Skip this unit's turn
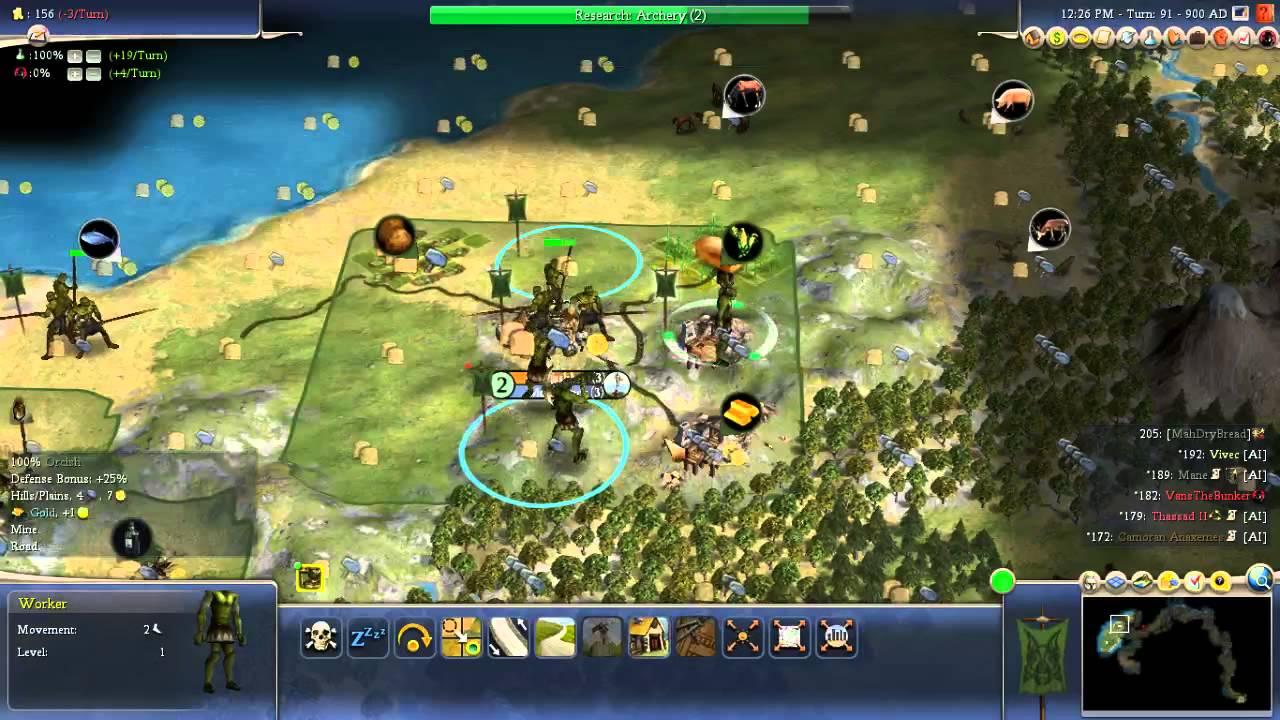Screen dimensions: 1280x720 pos(414,637)
